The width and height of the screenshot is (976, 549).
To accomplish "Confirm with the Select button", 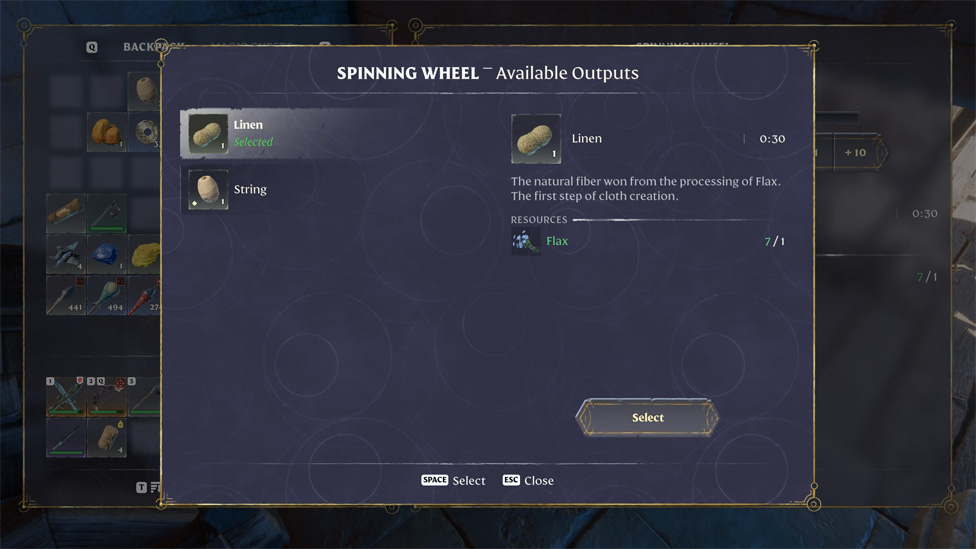I will coord(647,418).
